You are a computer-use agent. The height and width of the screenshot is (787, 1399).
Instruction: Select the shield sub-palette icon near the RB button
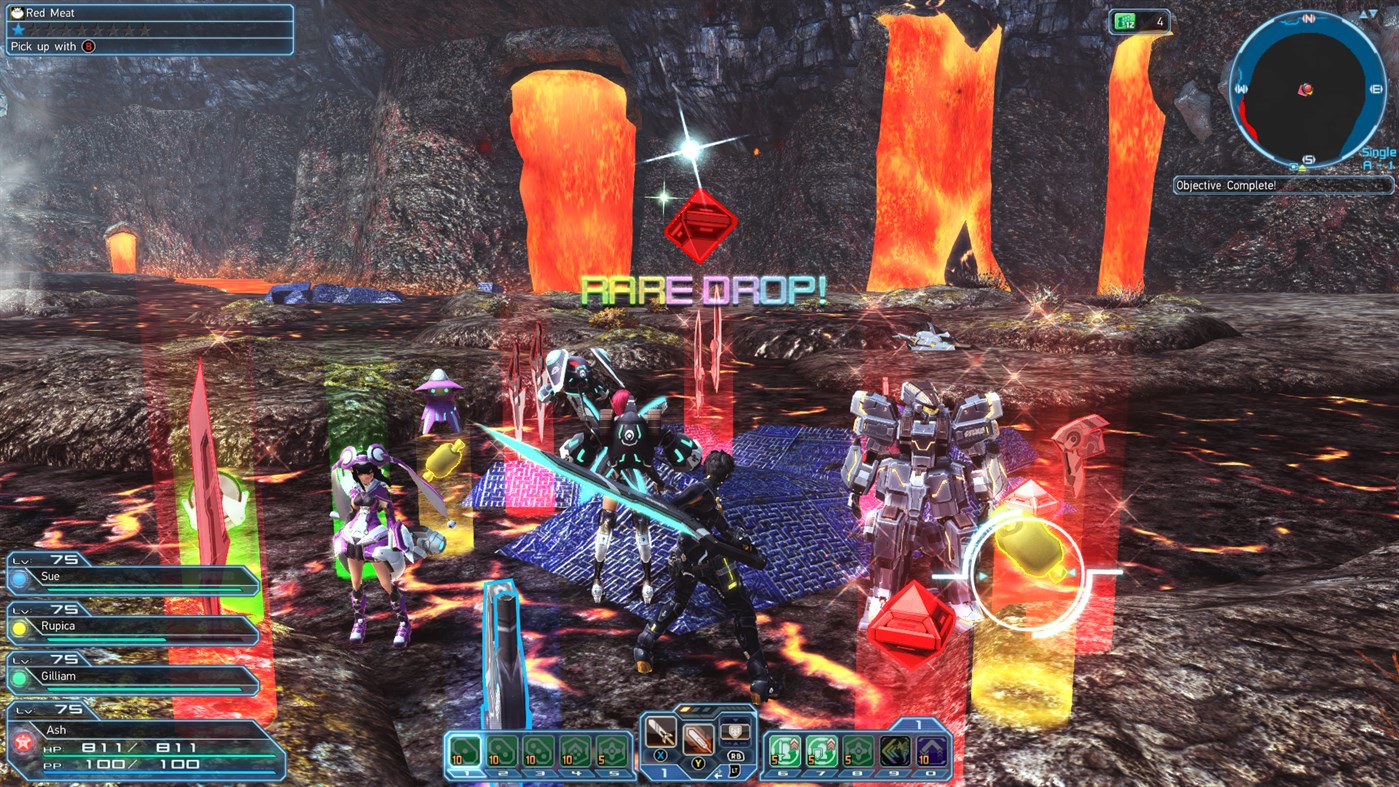click(735, 731)
